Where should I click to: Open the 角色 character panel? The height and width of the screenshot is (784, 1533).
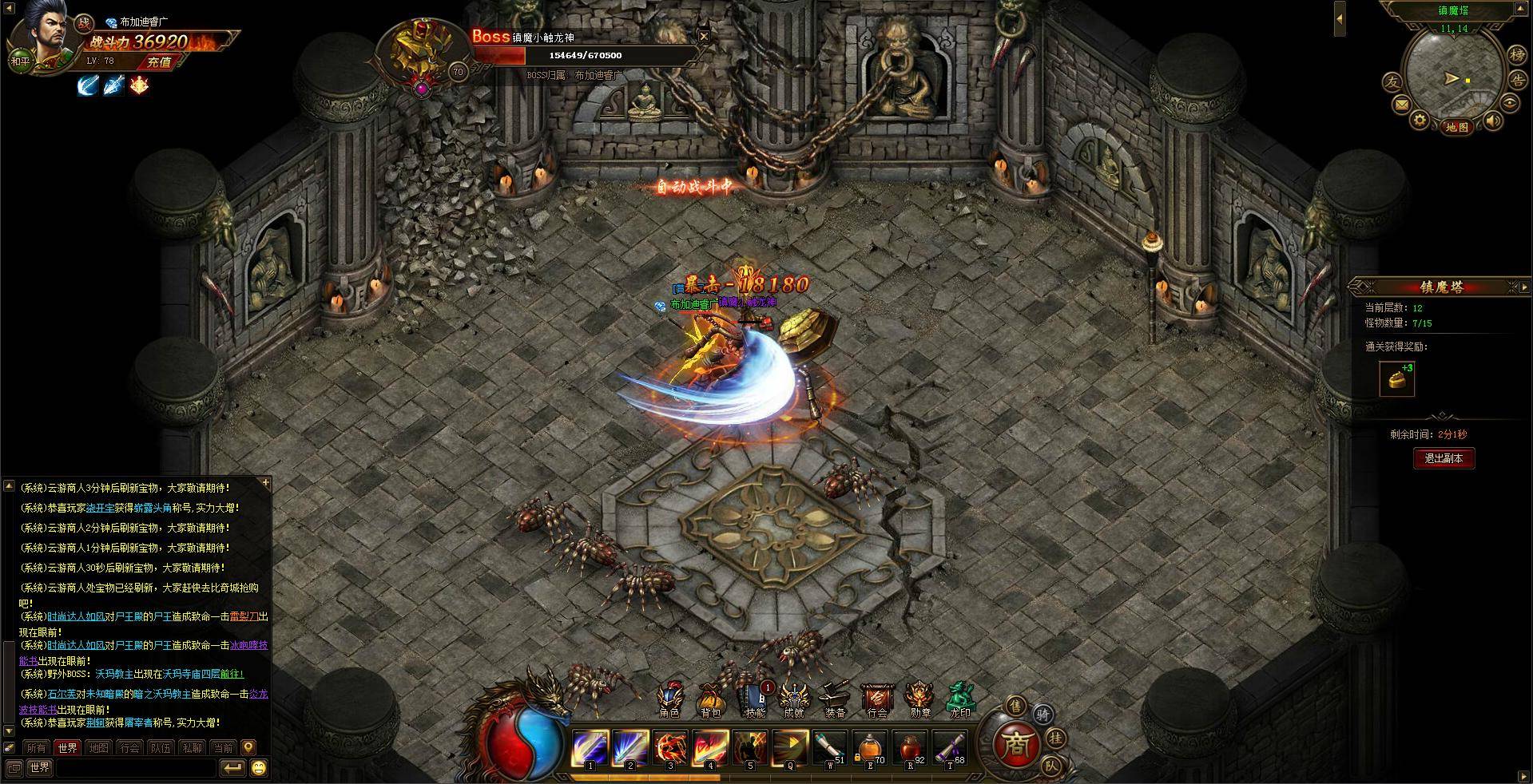[x=669, y=701]
